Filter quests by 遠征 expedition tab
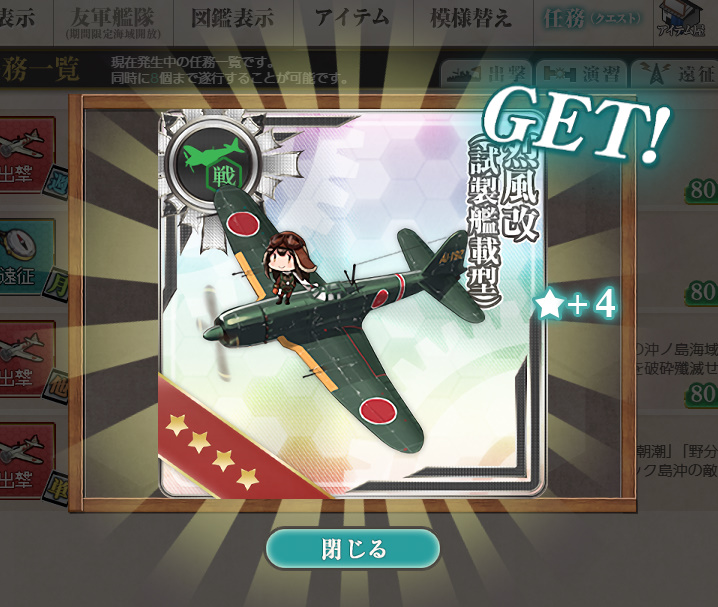The width and height of the screenshot is (718, 607). [x=672, y=74]
